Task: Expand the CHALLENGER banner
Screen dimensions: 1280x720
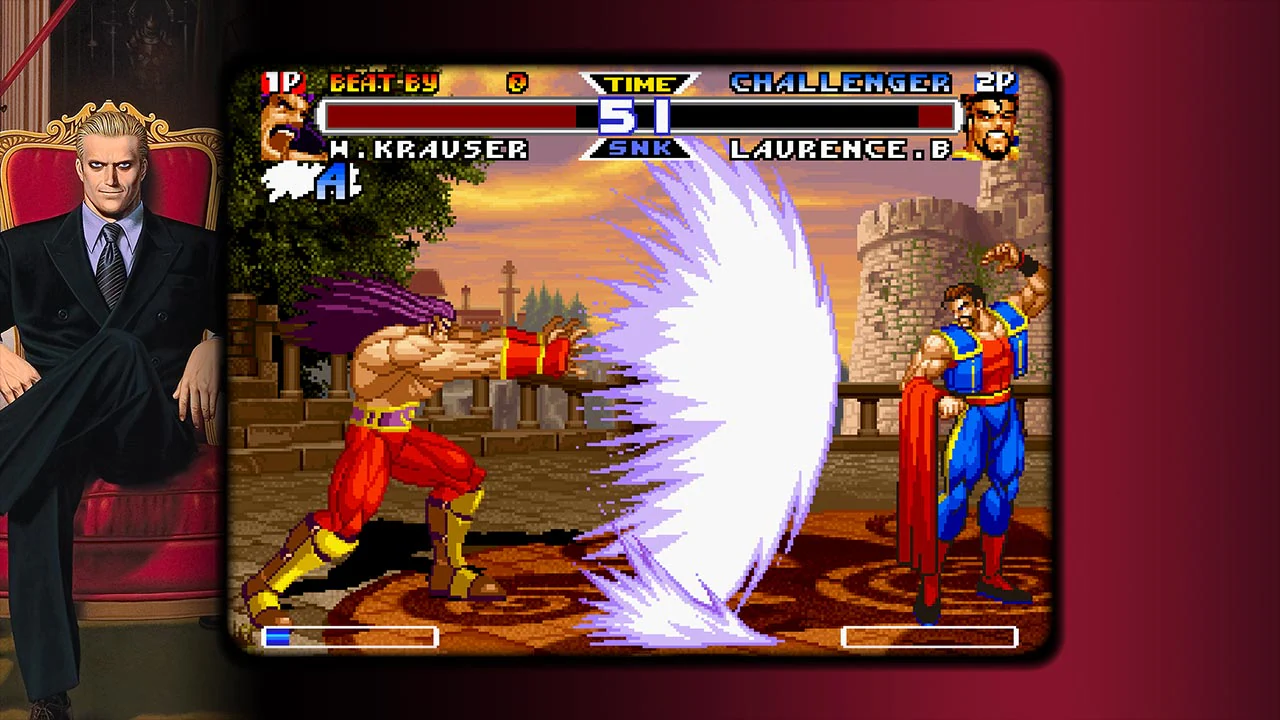Action: (x=838, y=83)
